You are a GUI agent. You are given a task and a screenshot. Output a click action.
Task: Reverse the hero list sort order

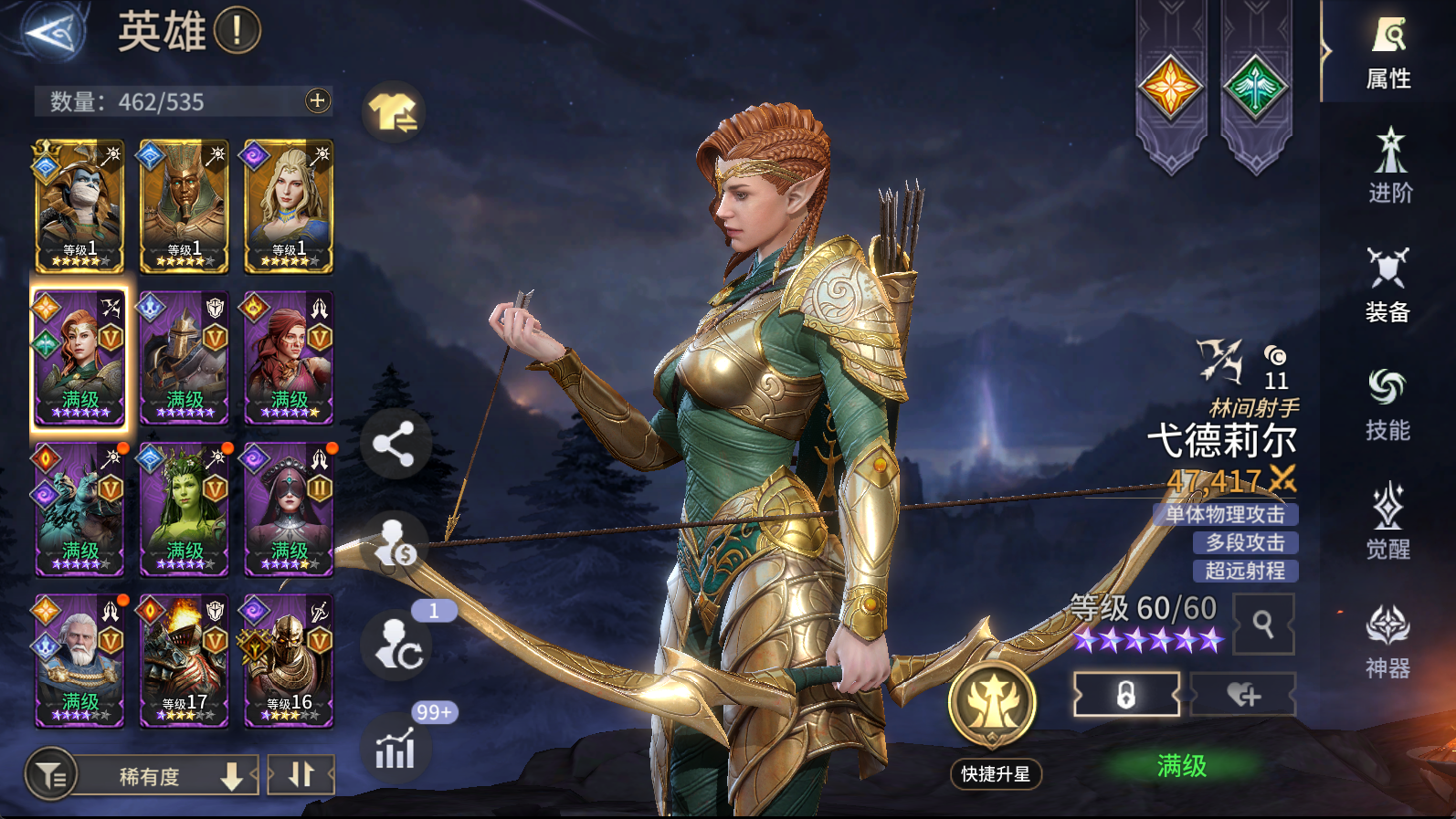(x=301, y=775)
